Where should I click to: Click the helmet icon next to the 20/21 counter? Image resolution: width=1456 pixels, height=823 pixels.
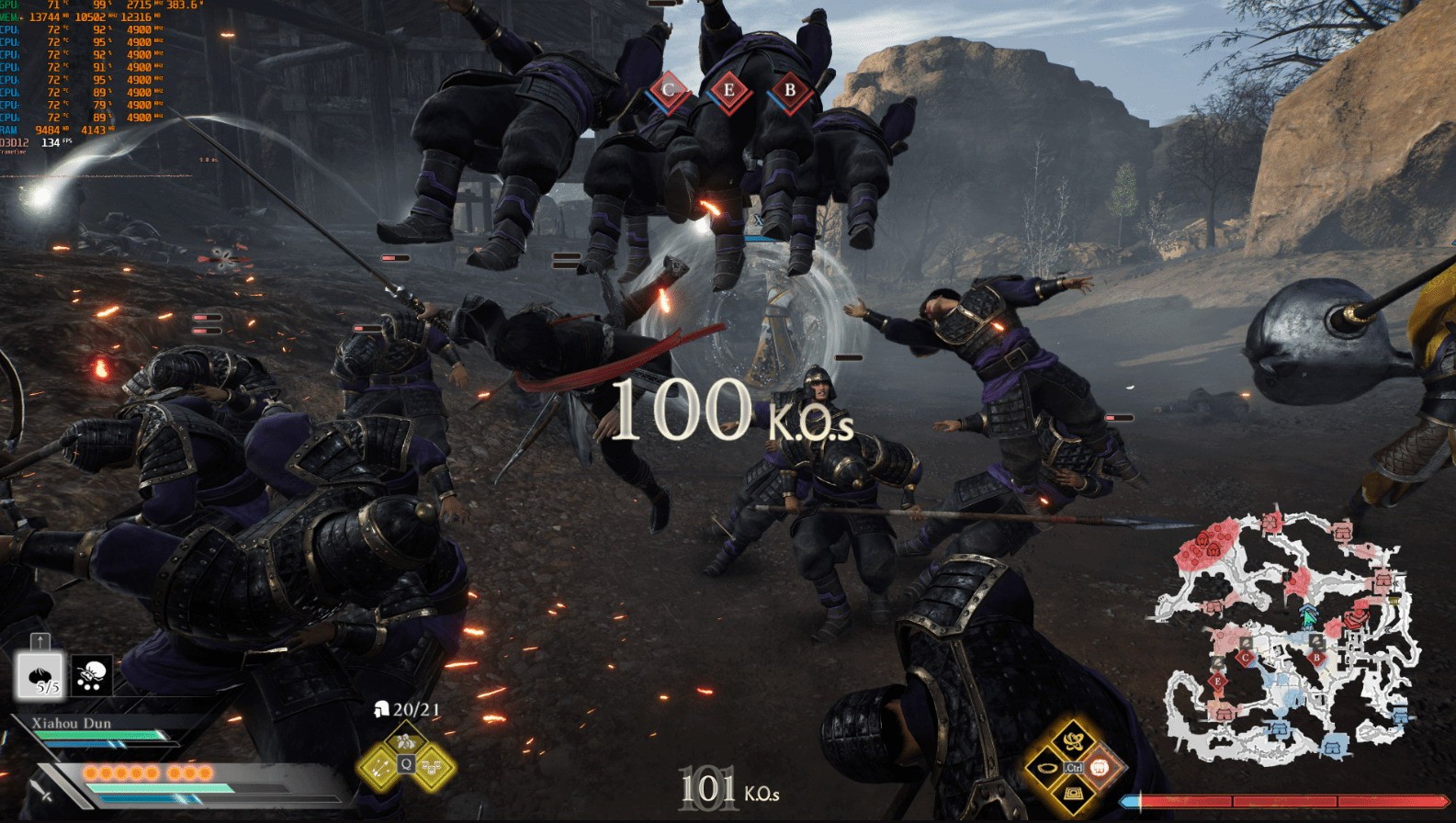pyautogui.click(x=381, y=709)
